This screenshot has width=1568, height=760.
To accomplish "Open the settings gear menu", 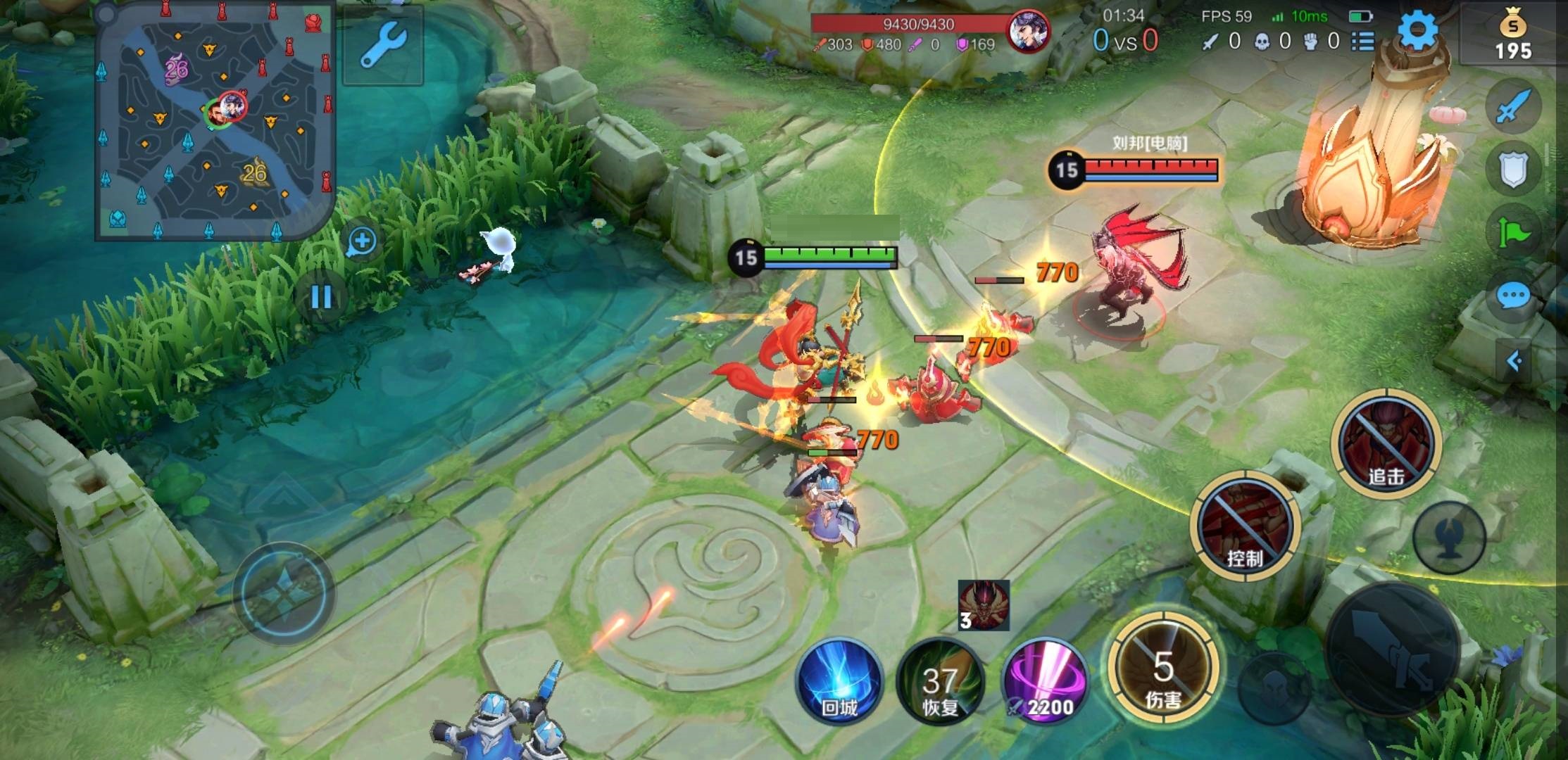I will (1417, 32).
